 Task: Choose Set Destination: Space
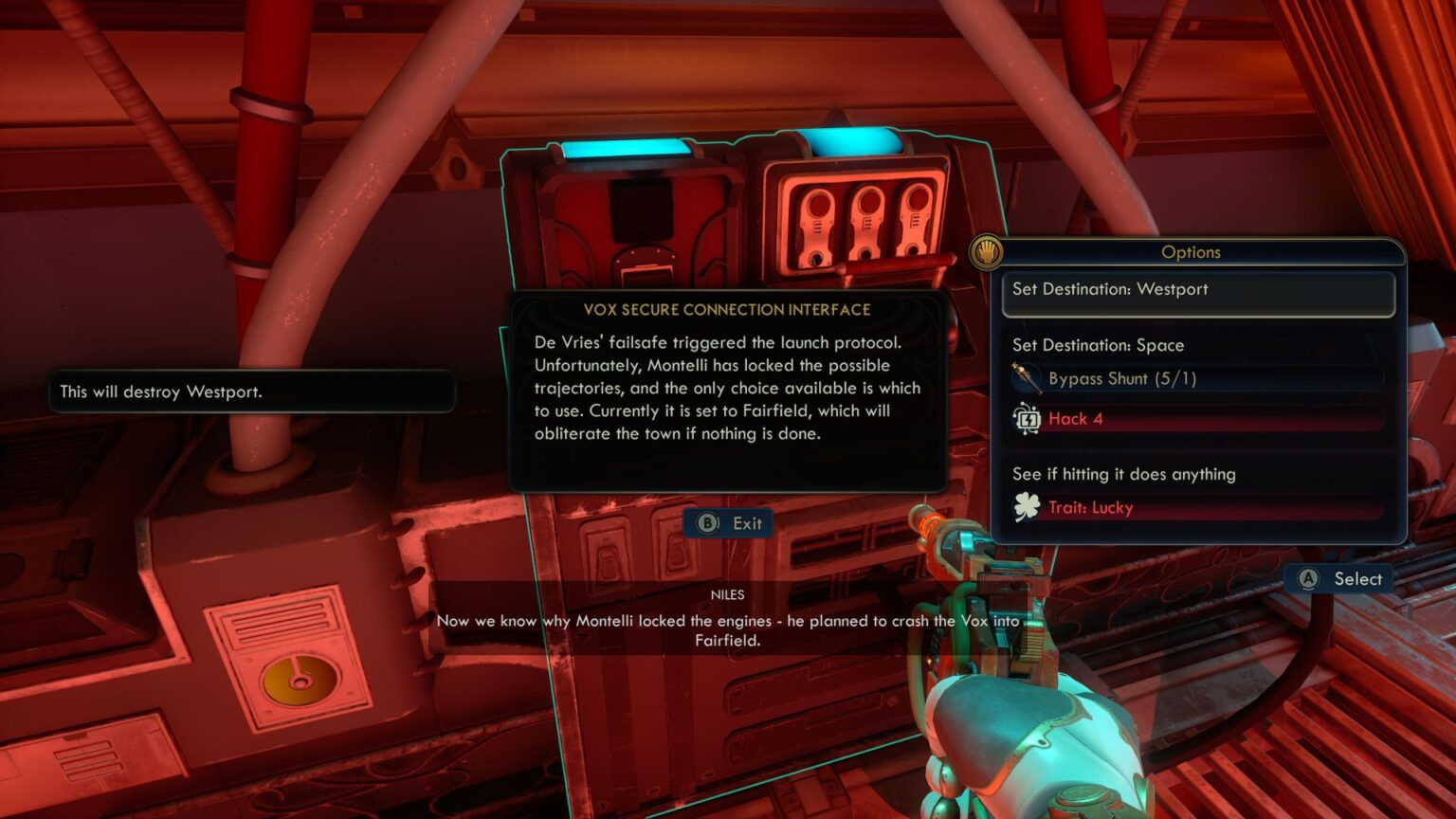(x=1099, y=345)
